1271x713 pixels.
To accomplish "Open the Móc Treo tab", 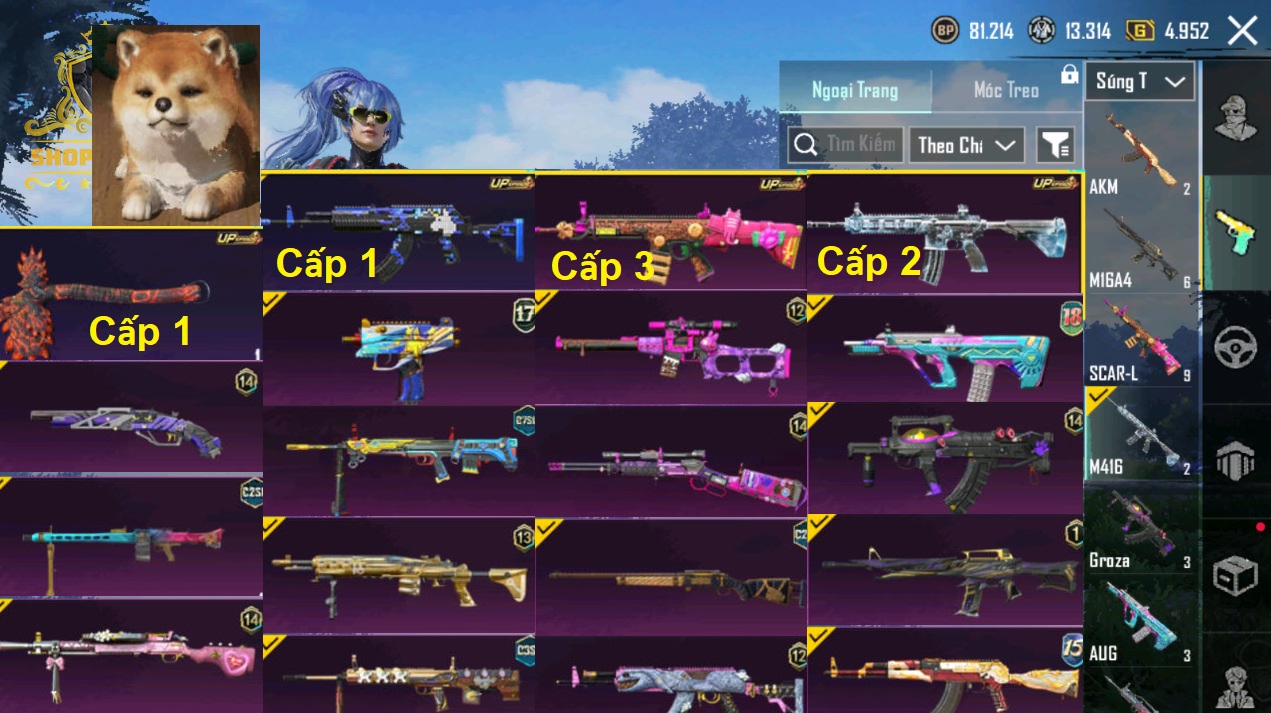I will [1006, 91].
